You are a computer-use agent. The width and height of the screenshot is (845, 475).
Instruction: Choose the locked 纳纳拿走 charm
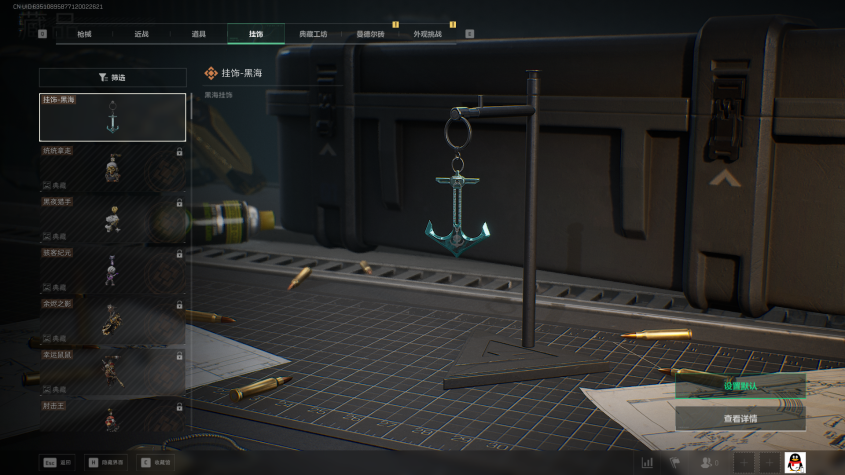(x=113, y=168)
